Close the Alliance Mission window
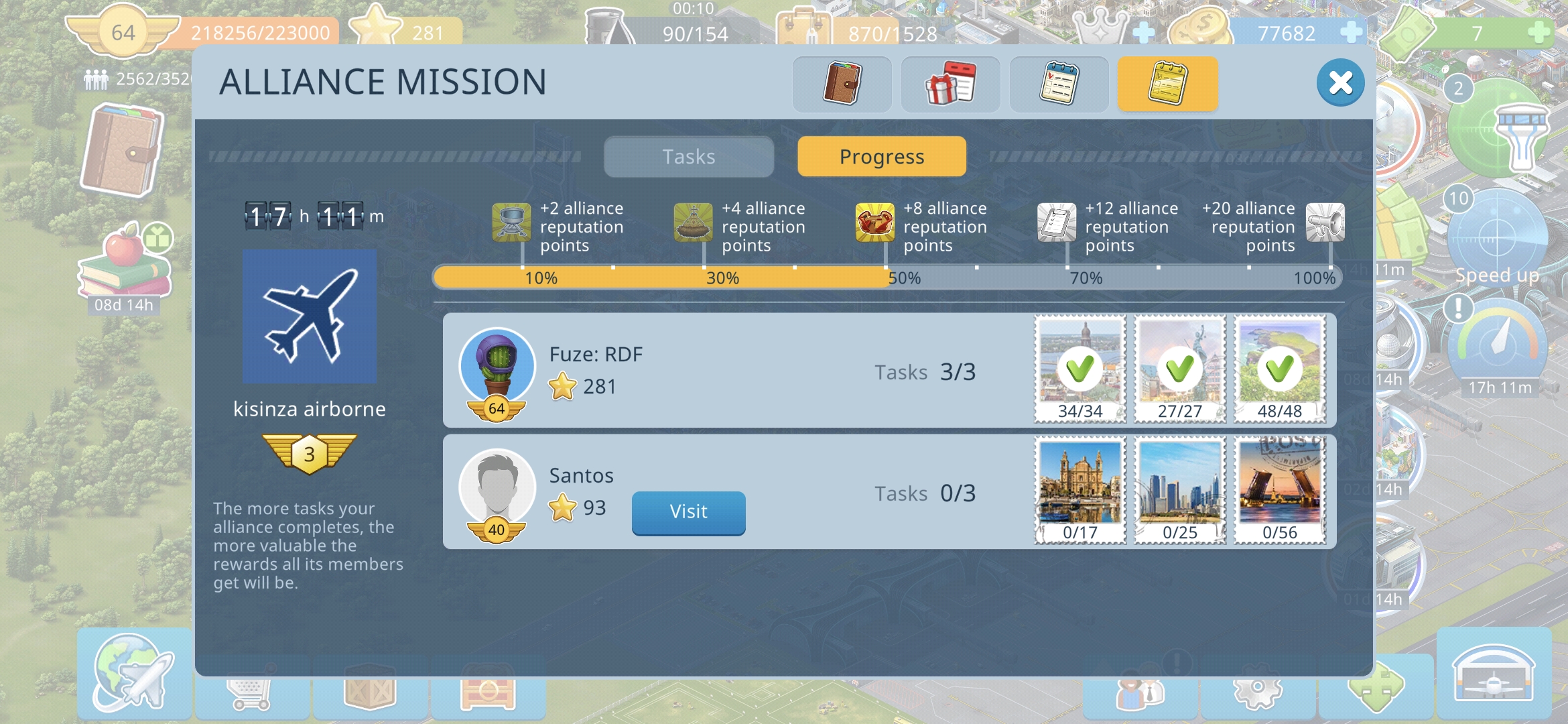The image size is (1568, 724). [1340, 83]
